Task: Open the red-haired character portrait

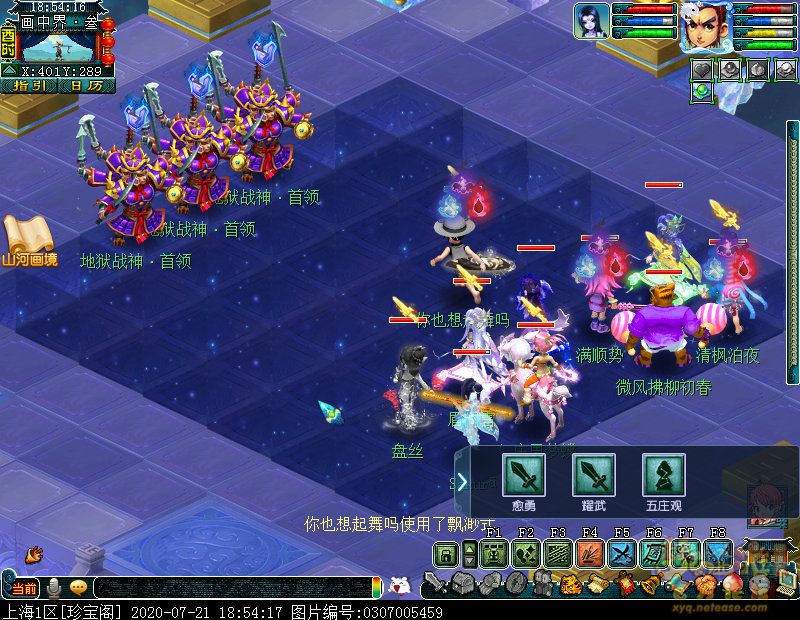Action: tap(706, 27)
